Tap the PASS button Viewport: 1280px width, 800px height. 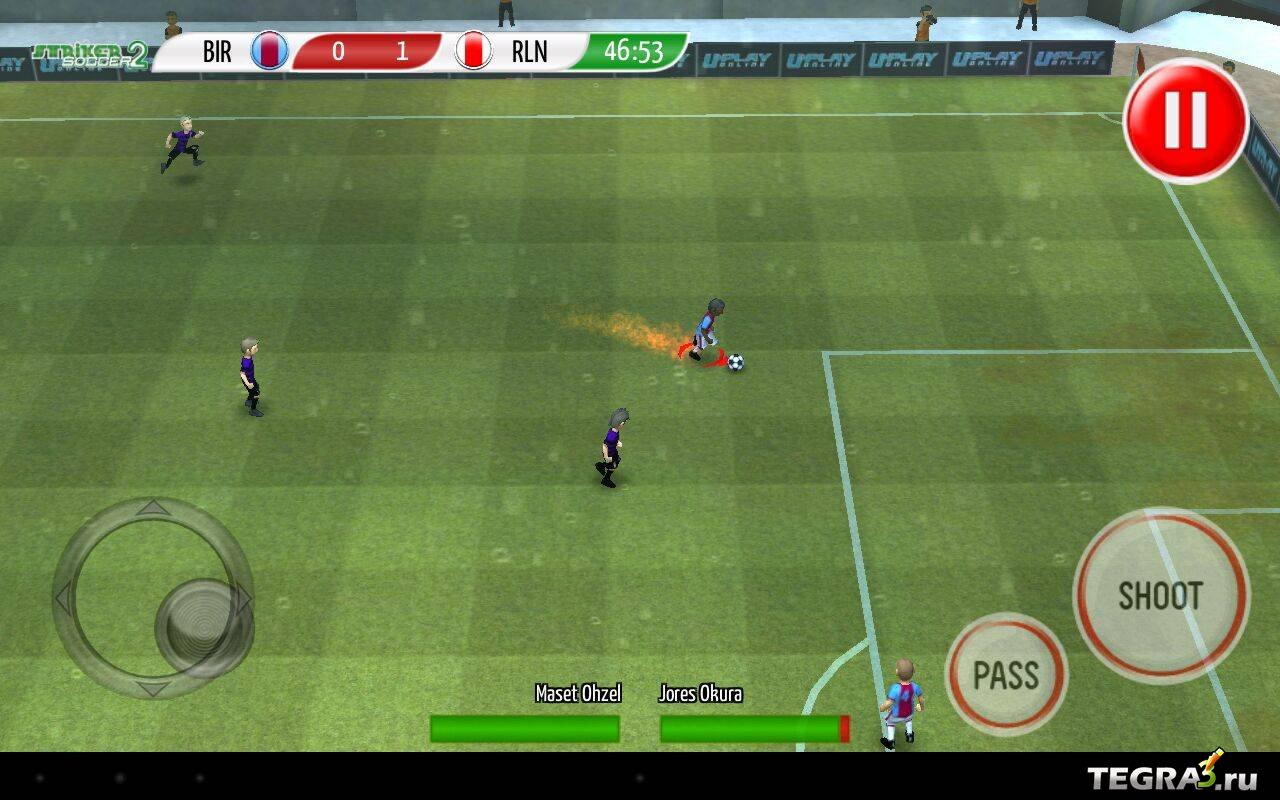tap(1006, 675)
